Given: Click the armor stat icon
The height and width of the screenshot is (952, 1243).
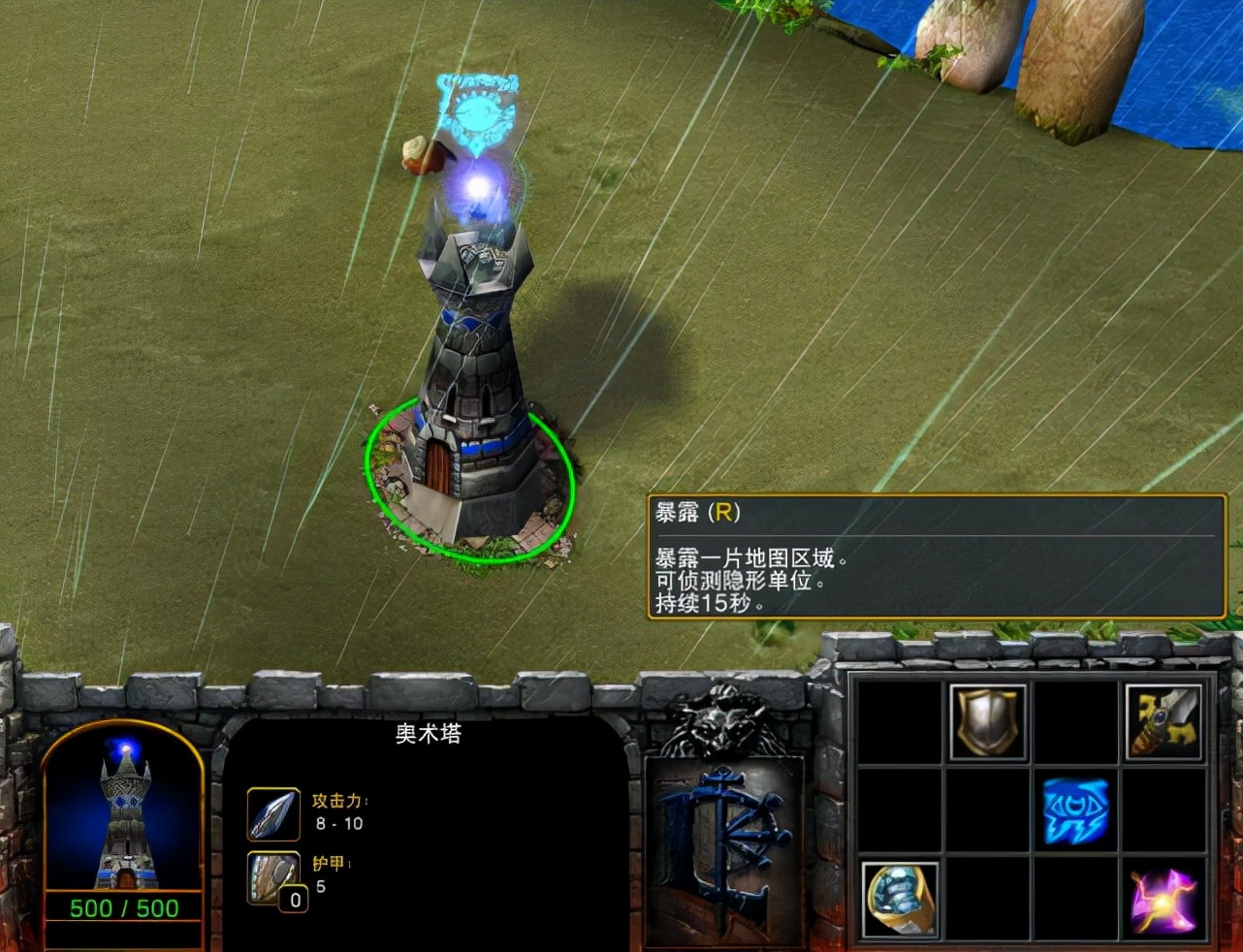Looking at the screenshot, I should [272, 876].
